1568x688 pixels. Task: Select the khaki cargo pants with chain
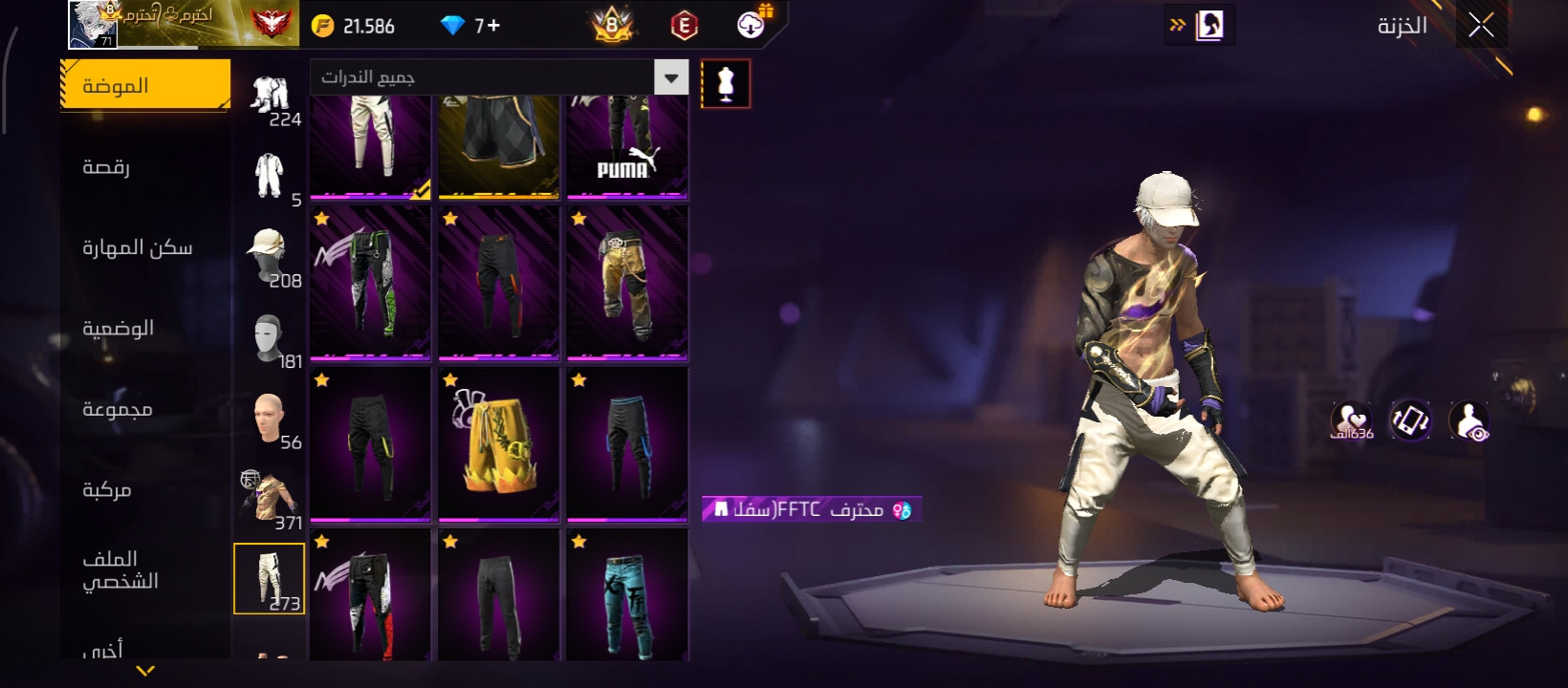[627, 283]
